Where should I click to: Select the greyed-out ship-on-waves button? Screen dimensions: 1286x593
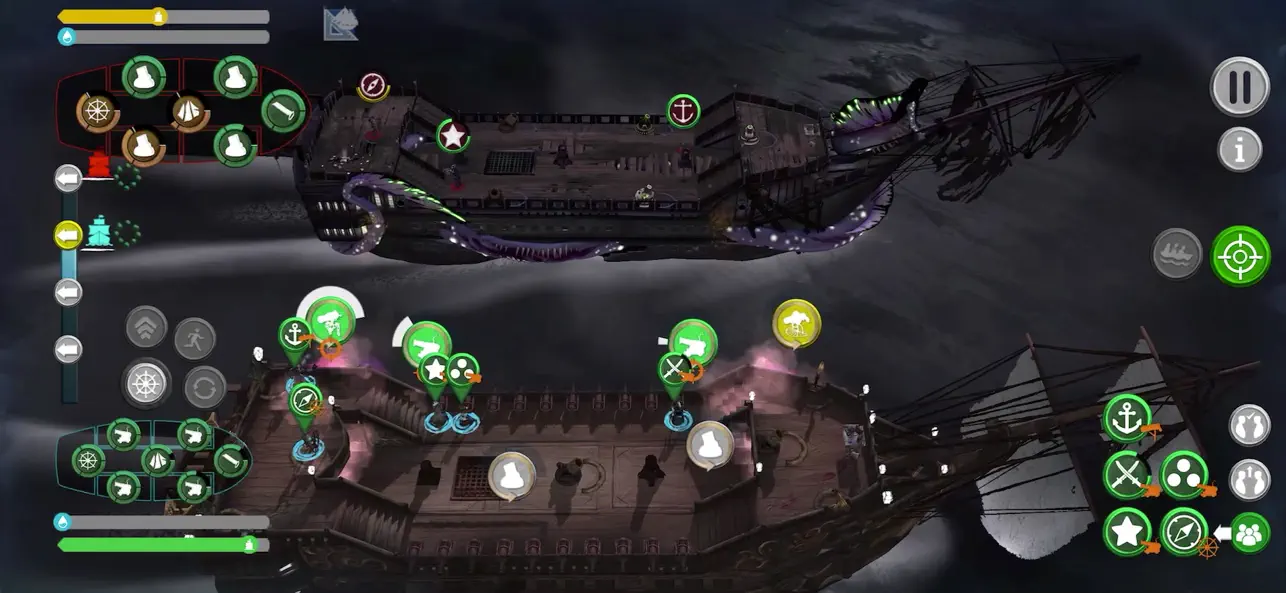click(x=1177, y=254)
